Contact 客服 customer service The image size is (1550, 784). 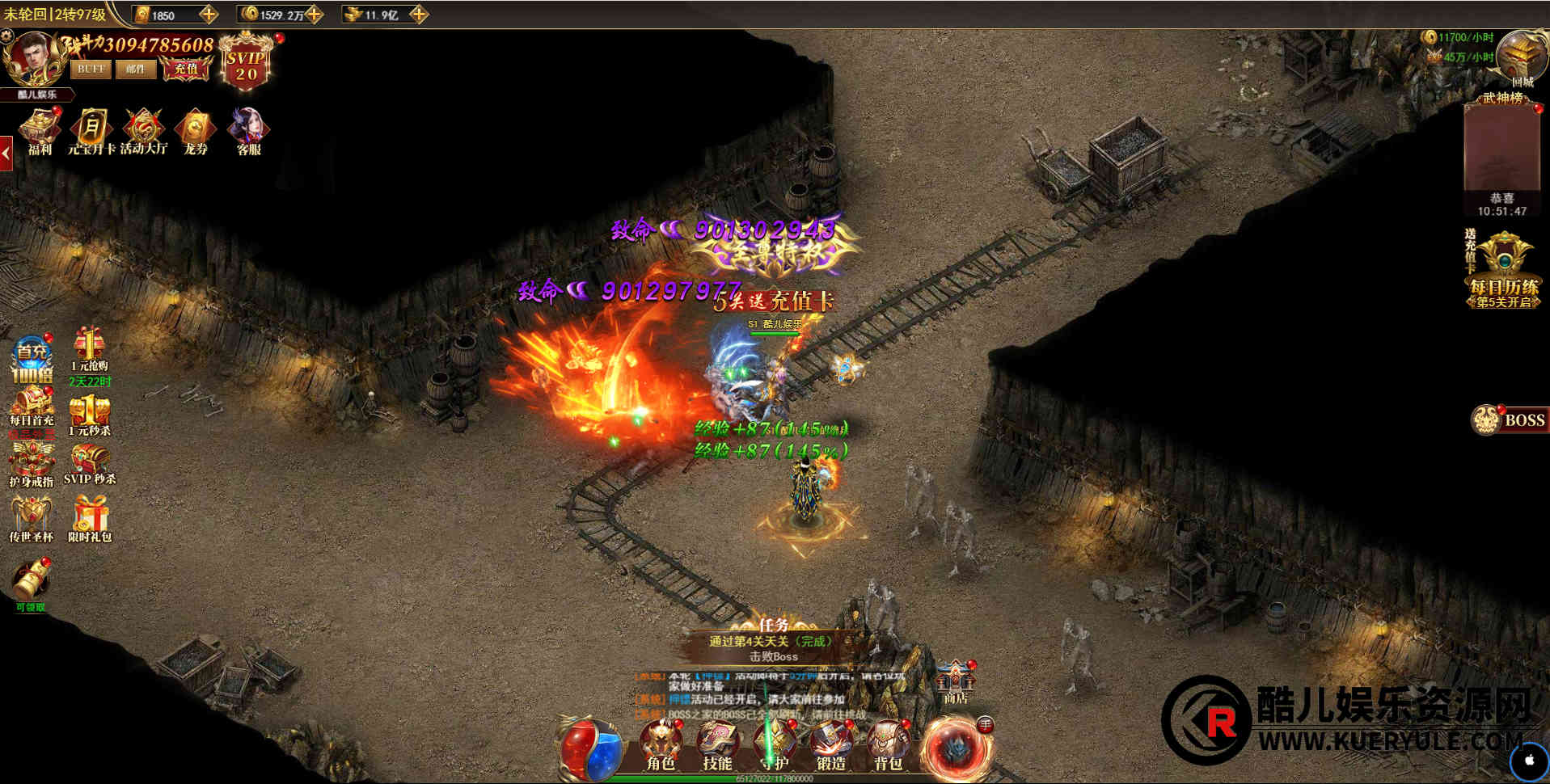pos(248,131)
